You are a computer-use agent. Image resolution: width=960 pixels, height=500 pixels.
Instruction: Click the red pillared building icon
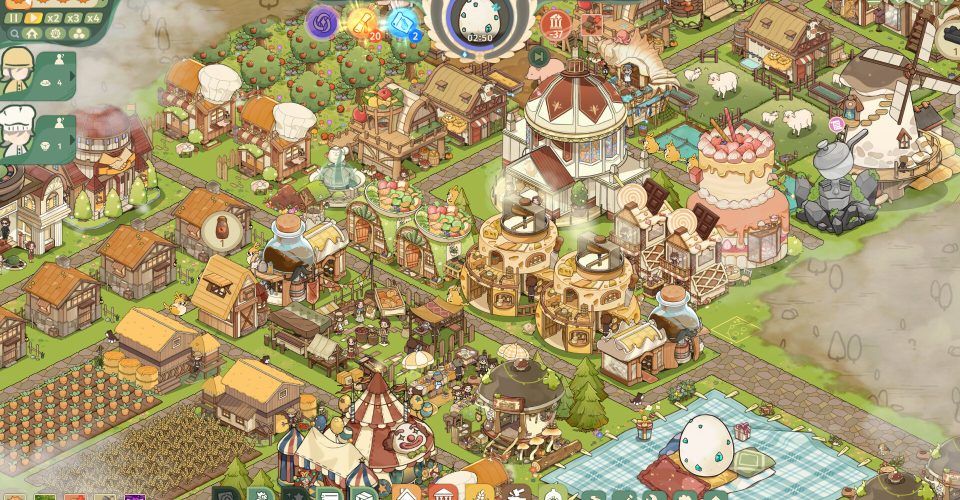click(555, 24)
